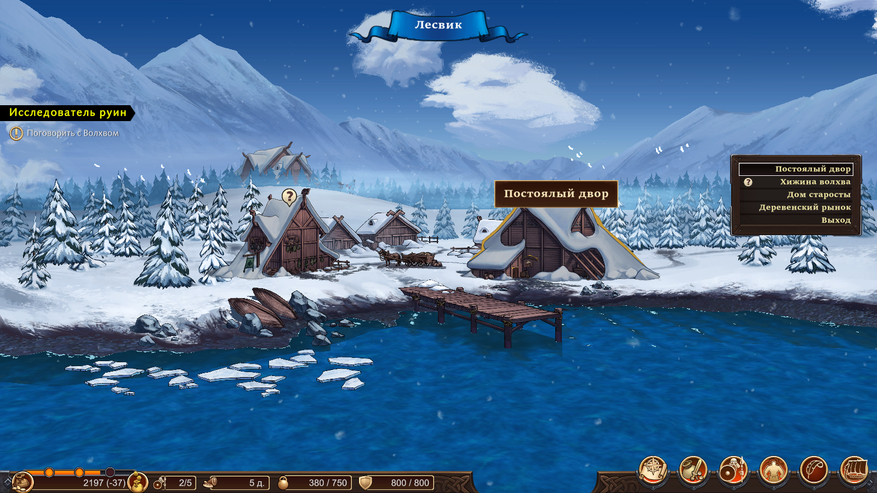The height and width of the screenshot is (493, 877).
Task: Click the hero portrait in the bottom bar
Action: 22,482
